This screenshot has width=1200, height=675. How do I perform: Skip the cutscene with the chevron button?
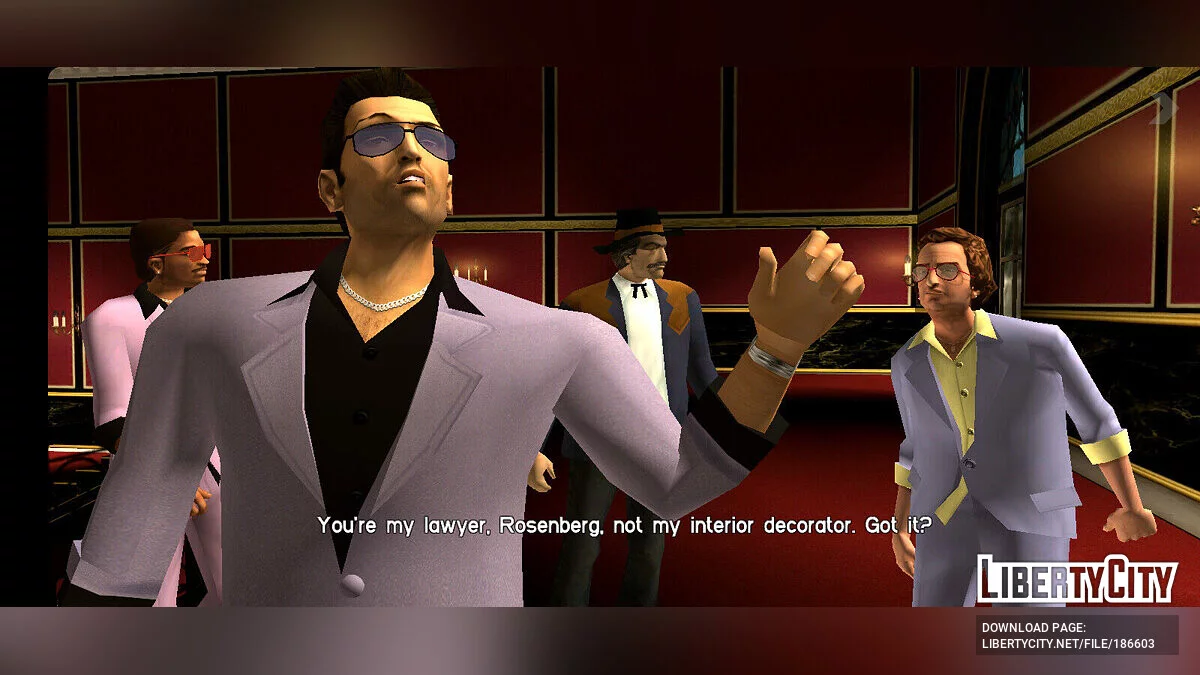[x=1163, y=108]
